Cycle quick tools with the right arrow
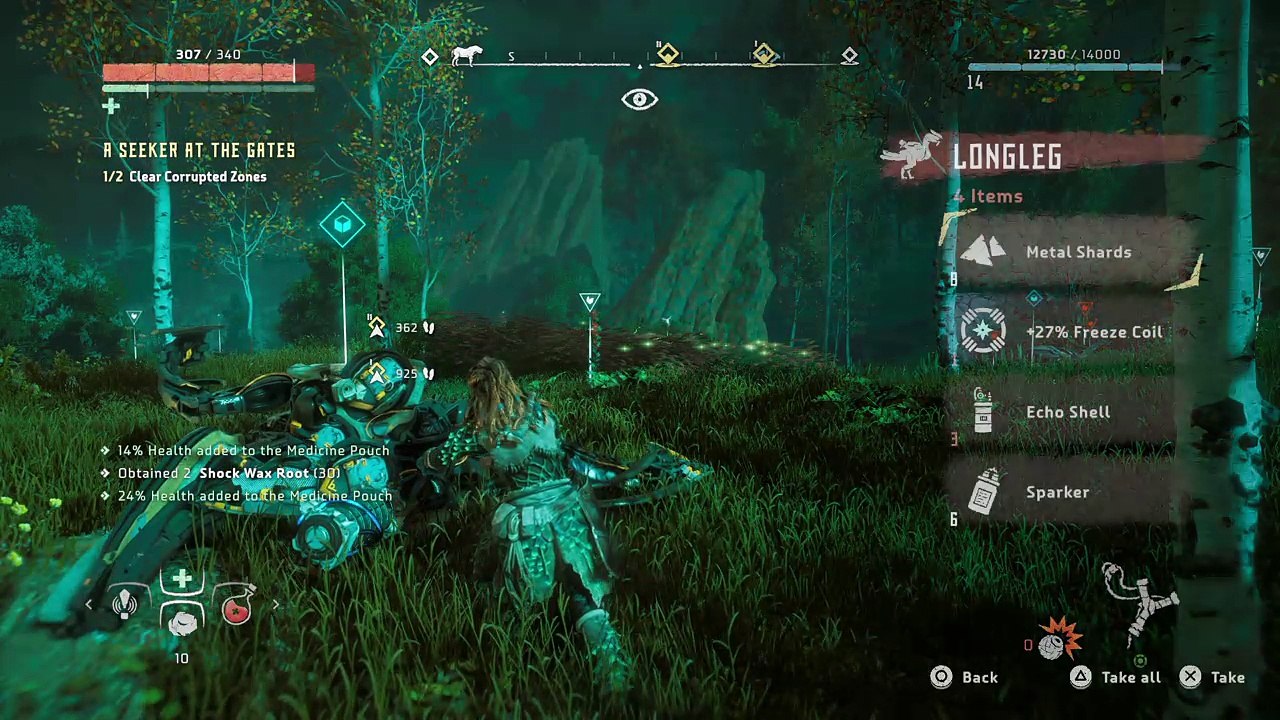Viewport: 1280px width, 720px height. 276,605
